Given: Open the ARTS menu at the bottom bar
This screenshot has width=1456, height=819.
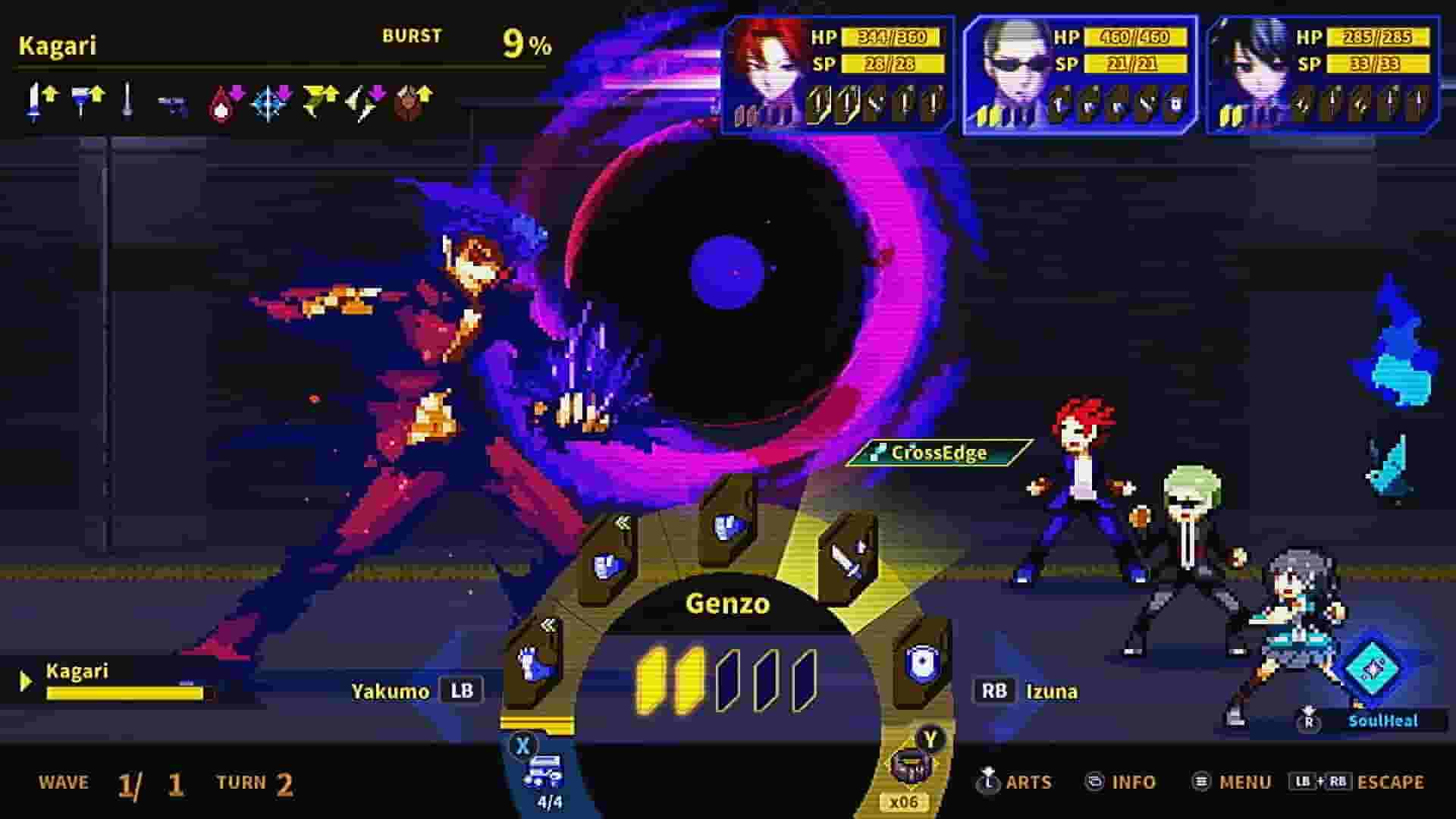Looking at the screenshot, I should point(1028,782).
